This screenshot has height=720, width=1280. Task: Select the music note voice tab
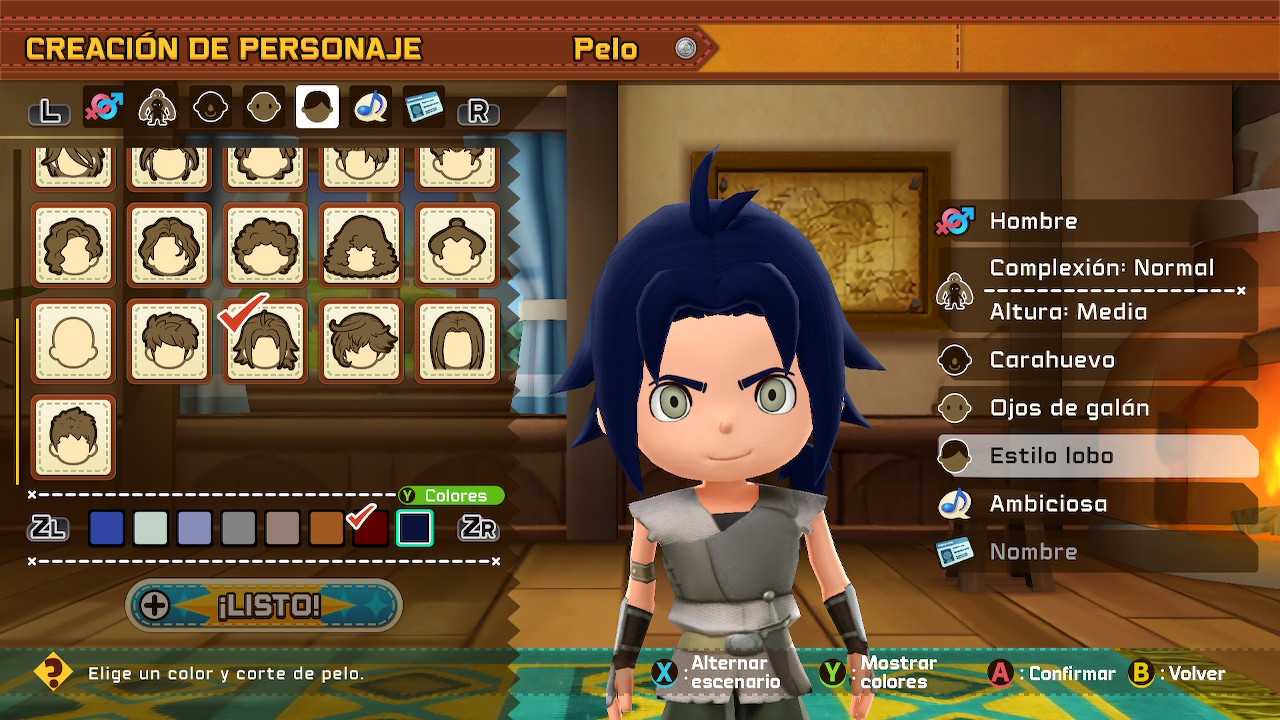pyautogui.click(x=371, y=107)
